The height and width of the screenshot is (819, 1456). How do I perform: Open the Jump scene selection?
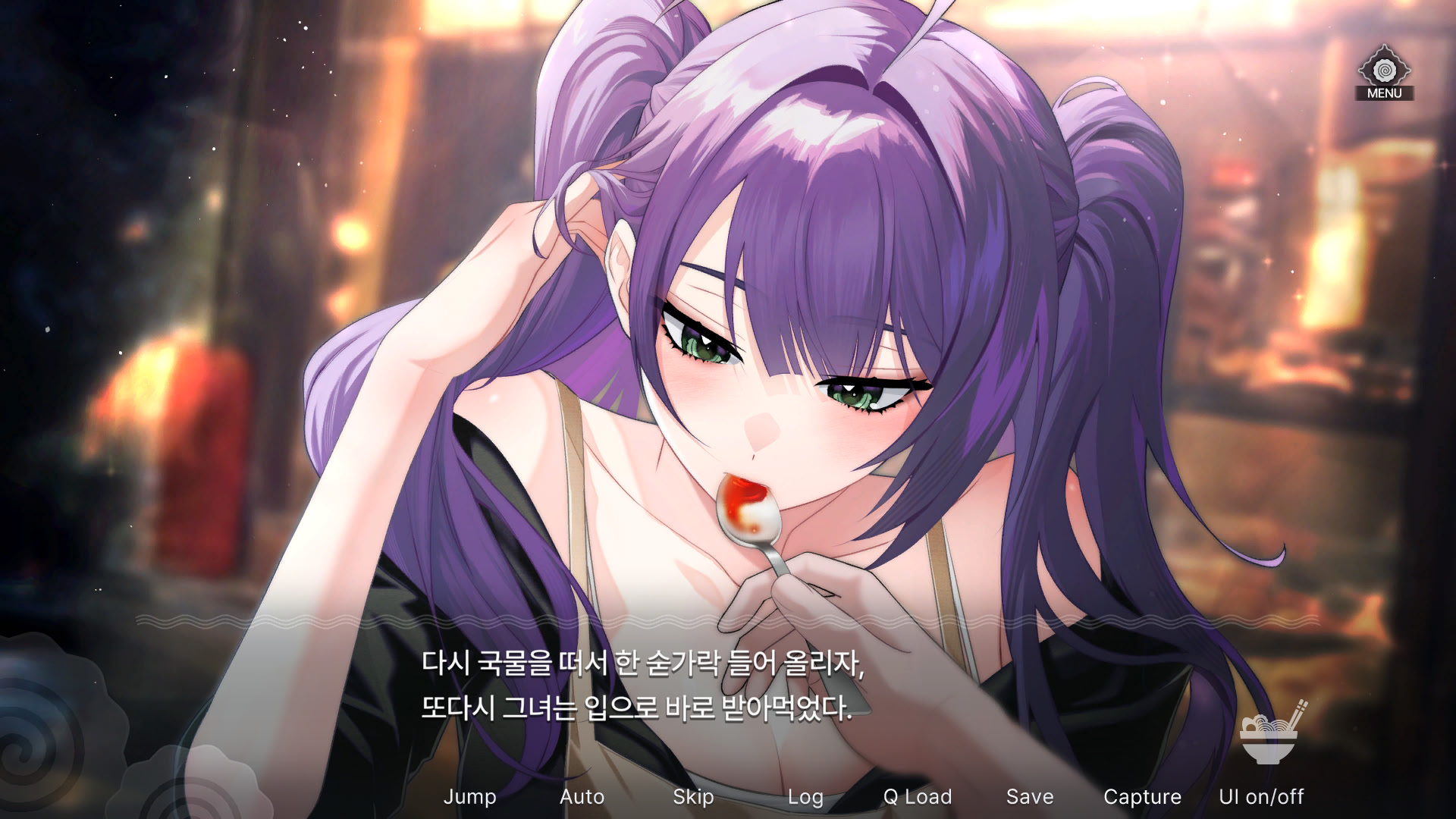tap(471, 797)
